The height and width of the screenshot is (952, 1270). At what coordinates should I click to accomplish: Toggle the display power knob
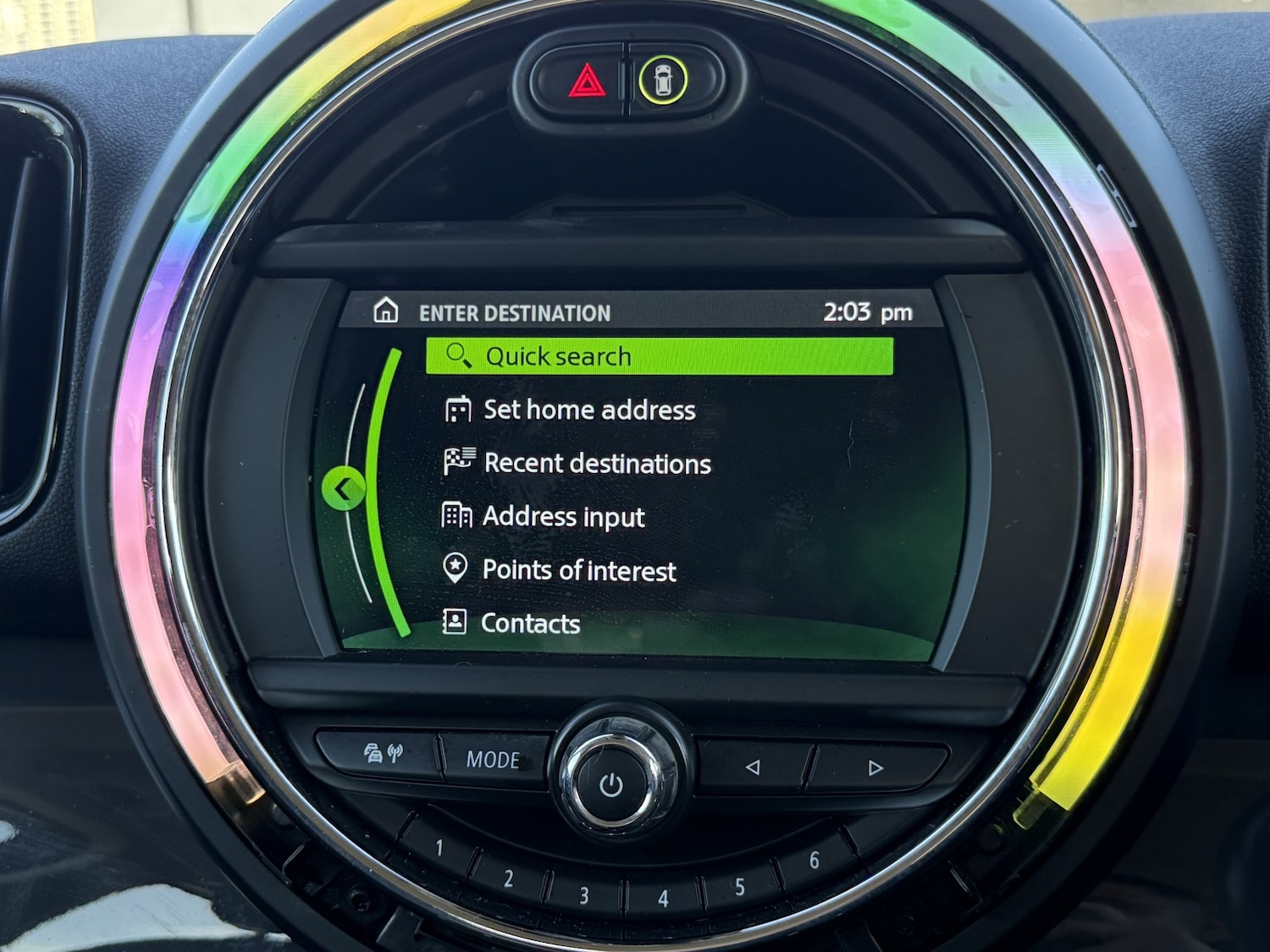tap(611, 783)
